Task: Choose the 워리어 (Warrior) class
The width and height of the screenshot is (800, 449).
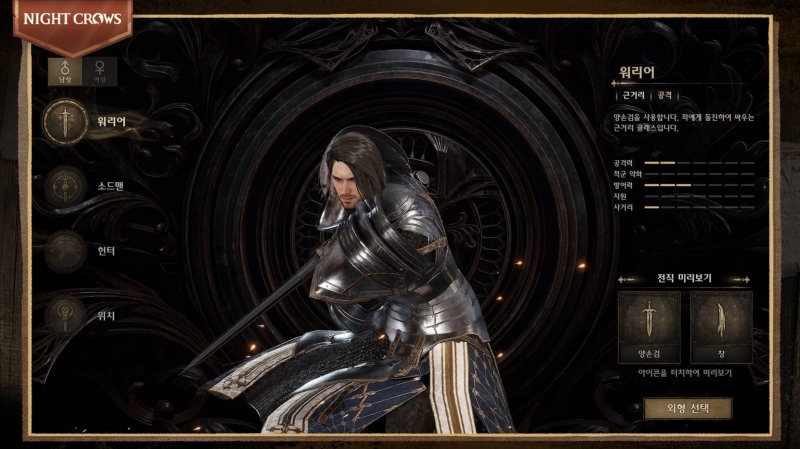Action: point(66,122)
